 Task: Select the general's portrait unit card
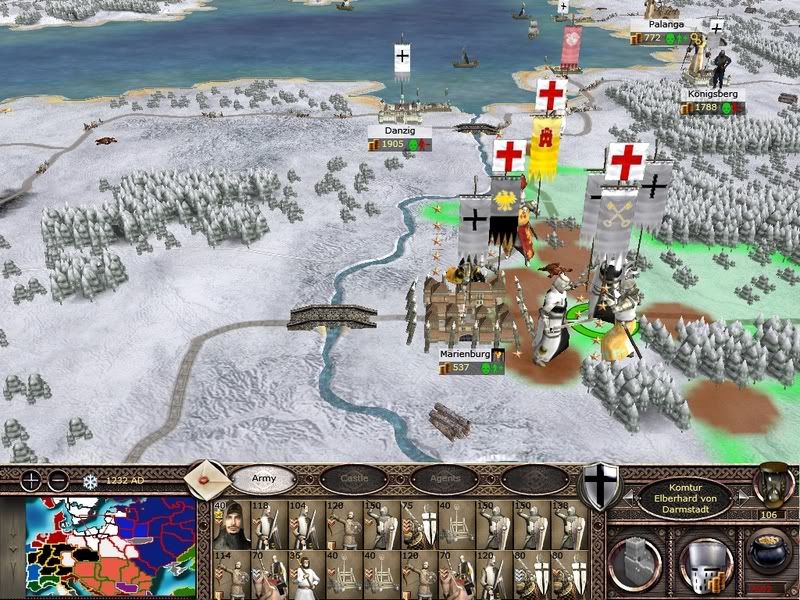[x=231, y=525]
